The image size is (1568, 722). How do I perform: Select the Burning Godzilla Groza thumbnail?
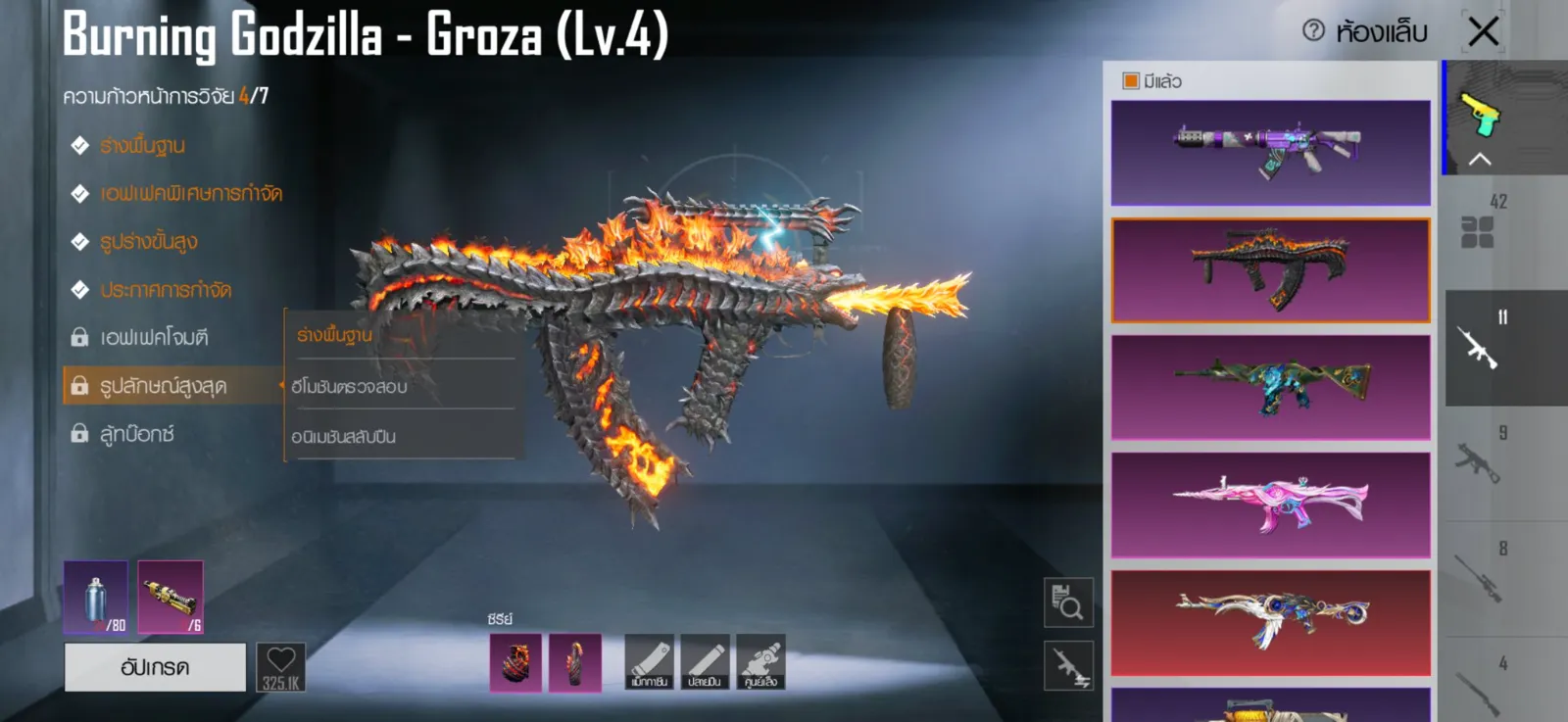click(x=1270, y=270)
